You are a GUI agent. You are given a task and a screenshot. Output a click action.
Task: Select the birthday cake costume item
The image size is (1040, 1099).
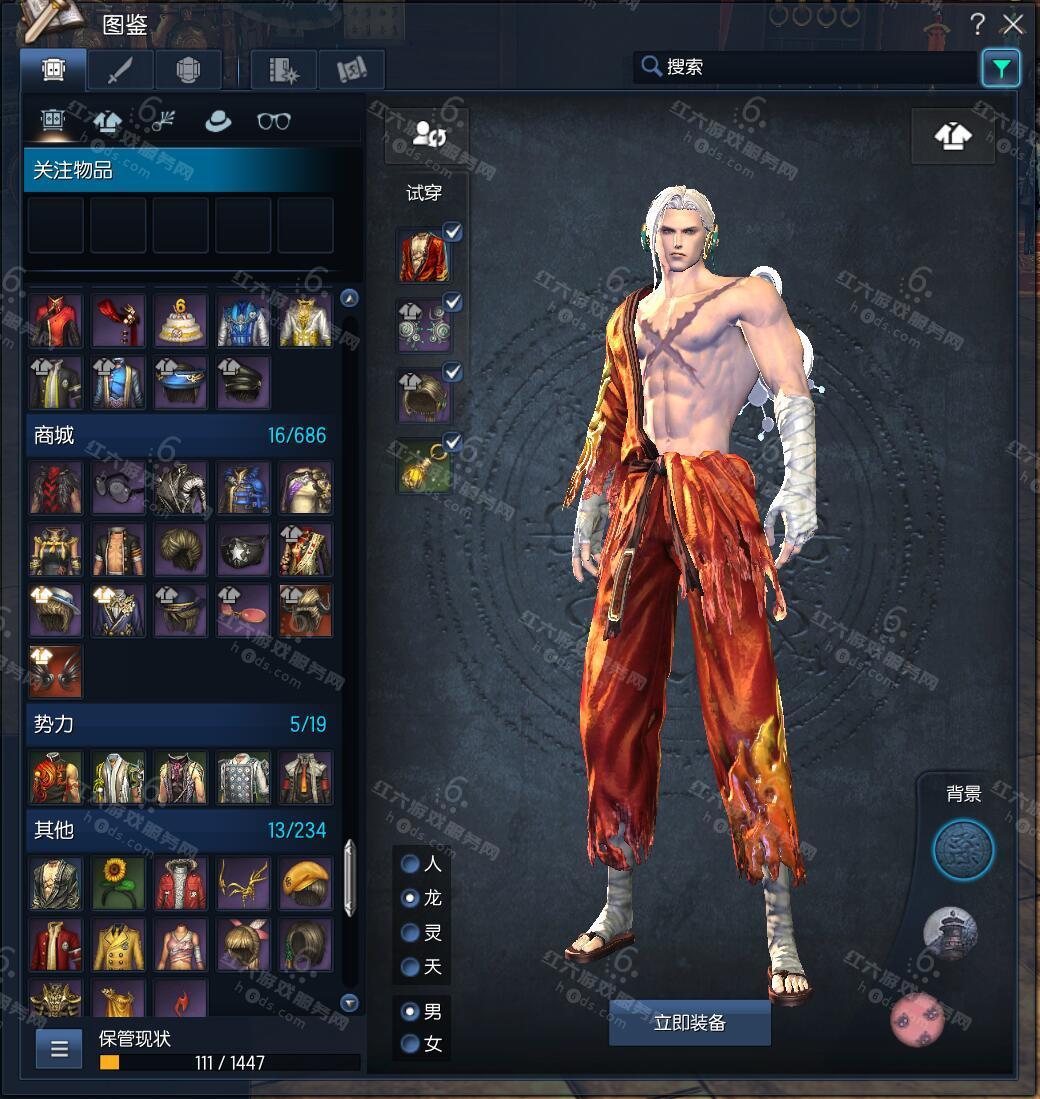pos(181,320)
